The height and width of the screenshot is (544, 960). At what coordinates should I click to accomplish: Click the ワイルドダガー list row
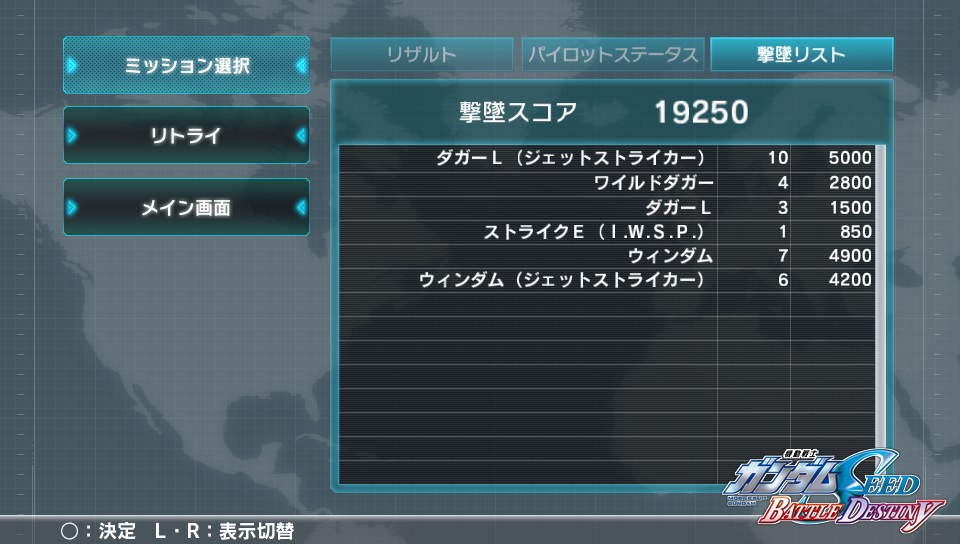tap(605, 183)
